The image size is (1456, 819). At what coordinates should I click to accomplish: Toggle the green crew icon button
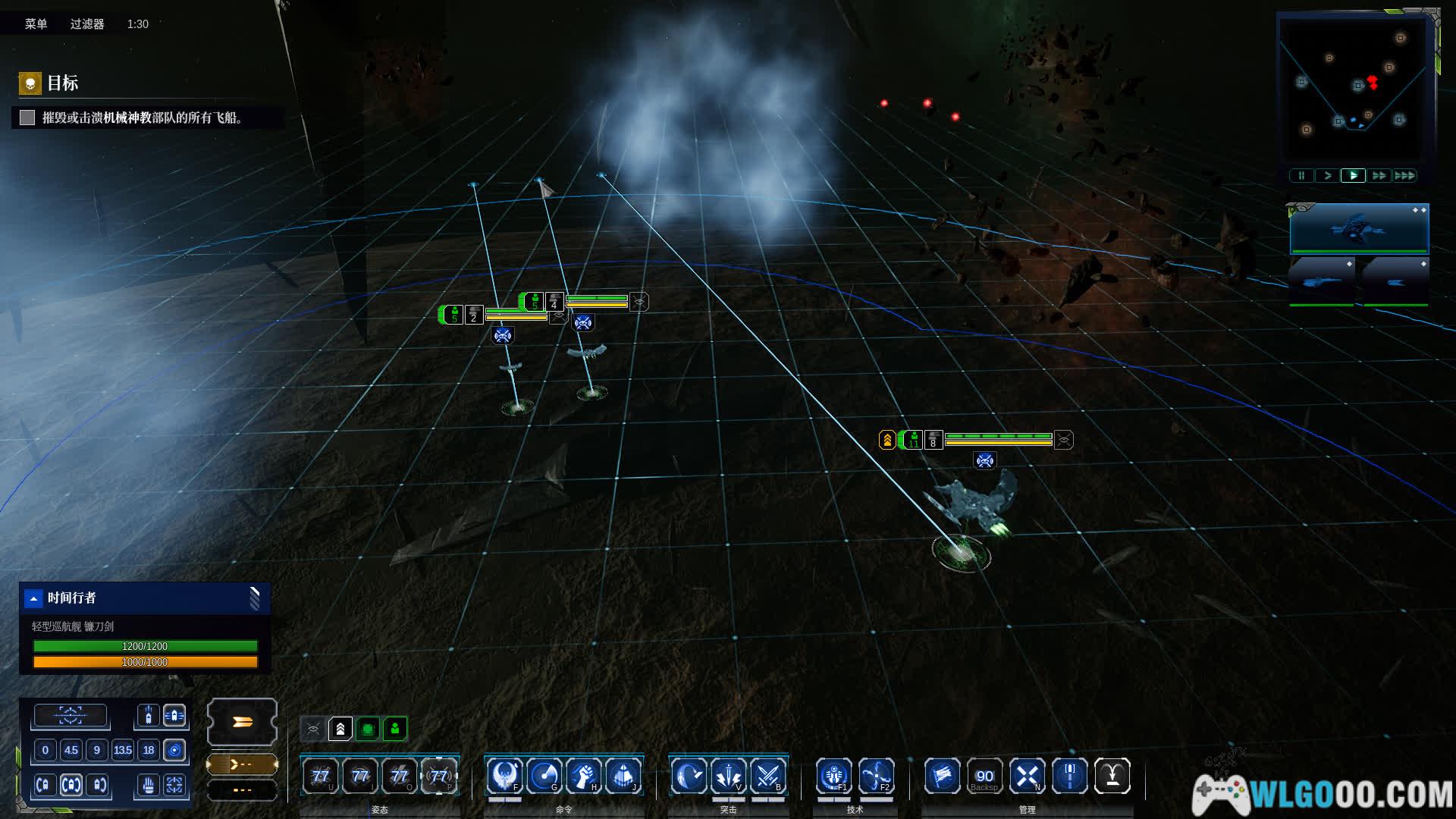[x=395, y=729]
